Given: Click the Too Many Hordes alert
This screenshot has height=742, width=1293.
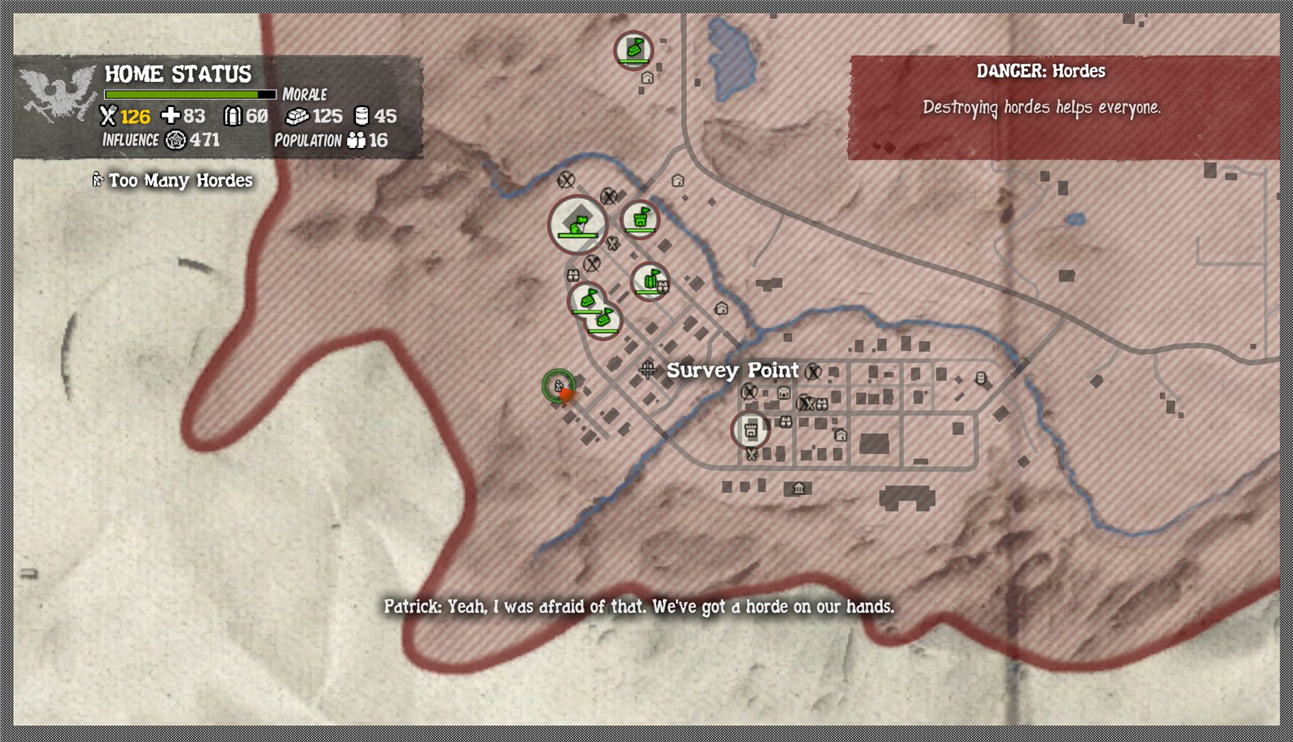Looking at the screenshot, I should 171,181.
